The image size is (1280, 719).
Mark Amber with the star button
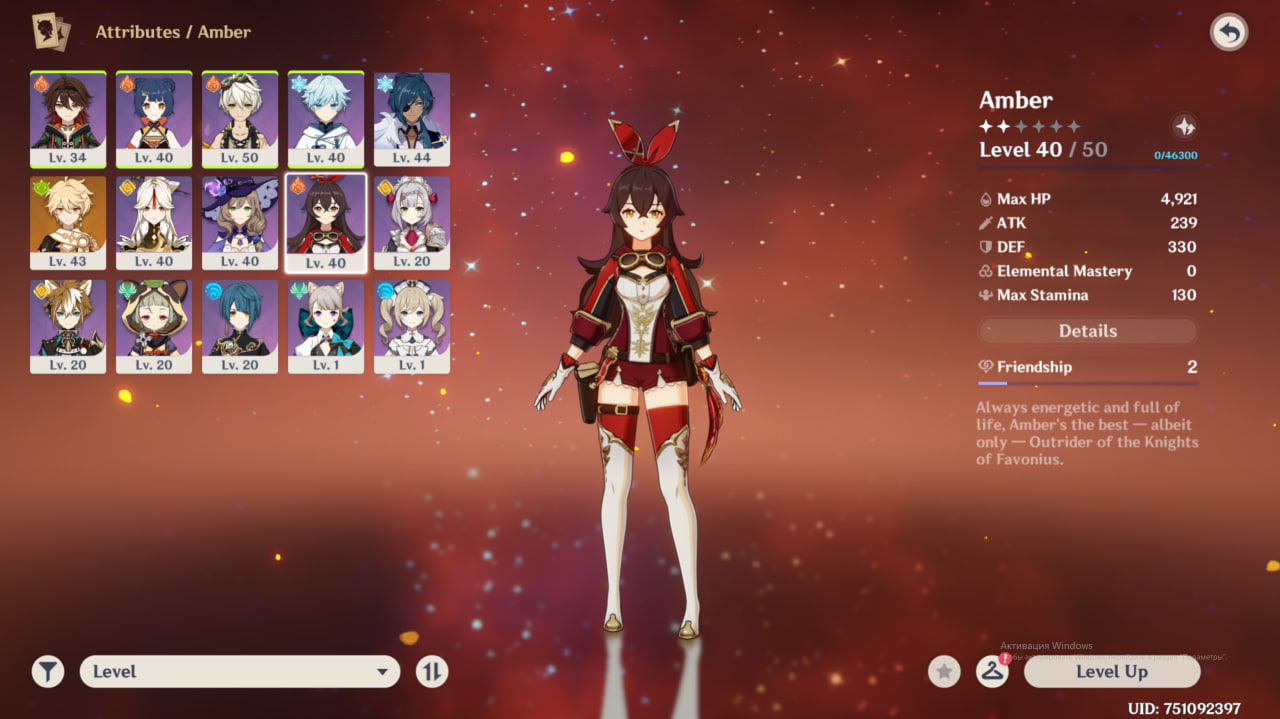click(x=944, y=672)
